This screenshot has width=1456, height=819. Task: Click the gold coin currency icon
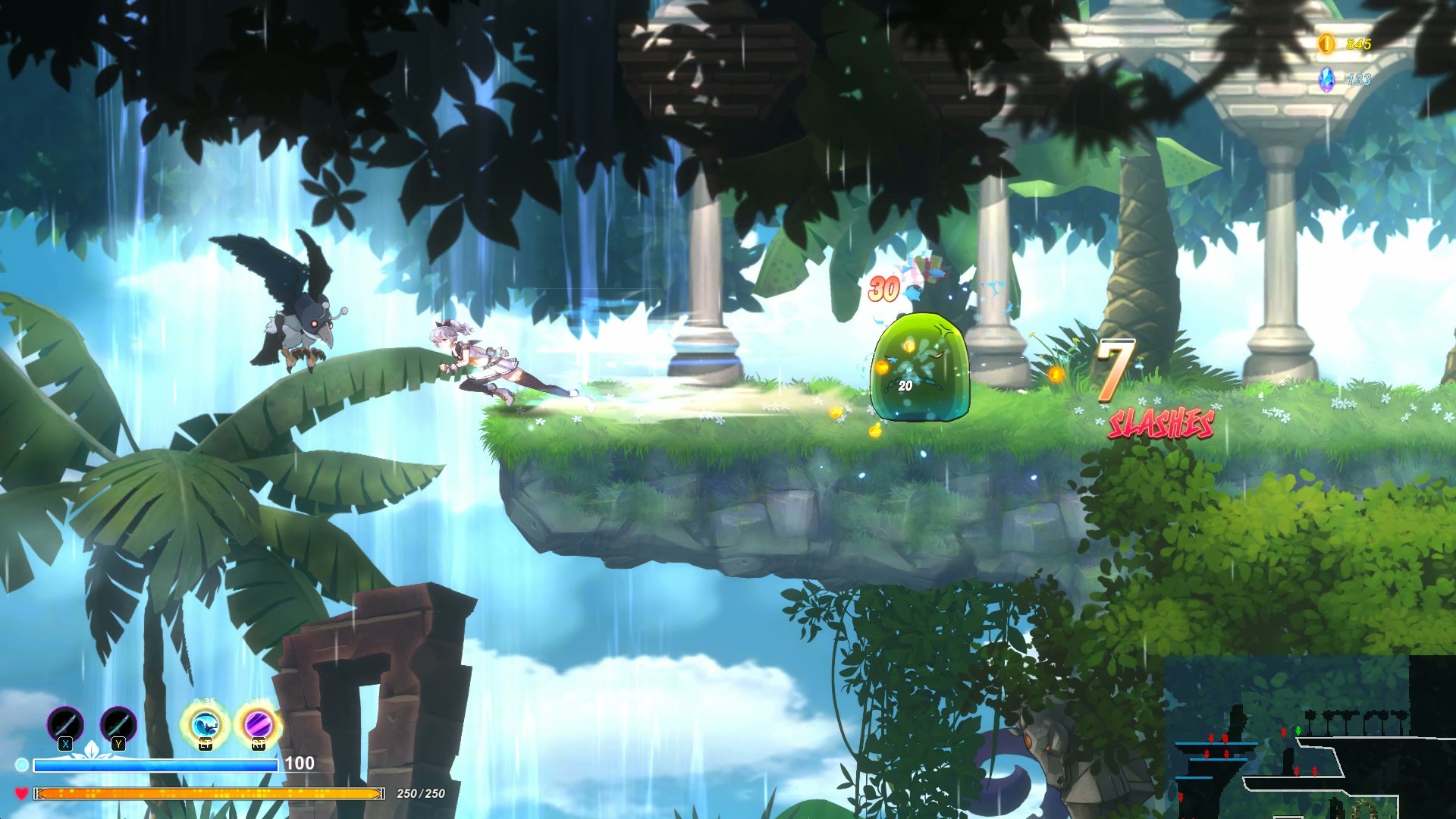1326,44
